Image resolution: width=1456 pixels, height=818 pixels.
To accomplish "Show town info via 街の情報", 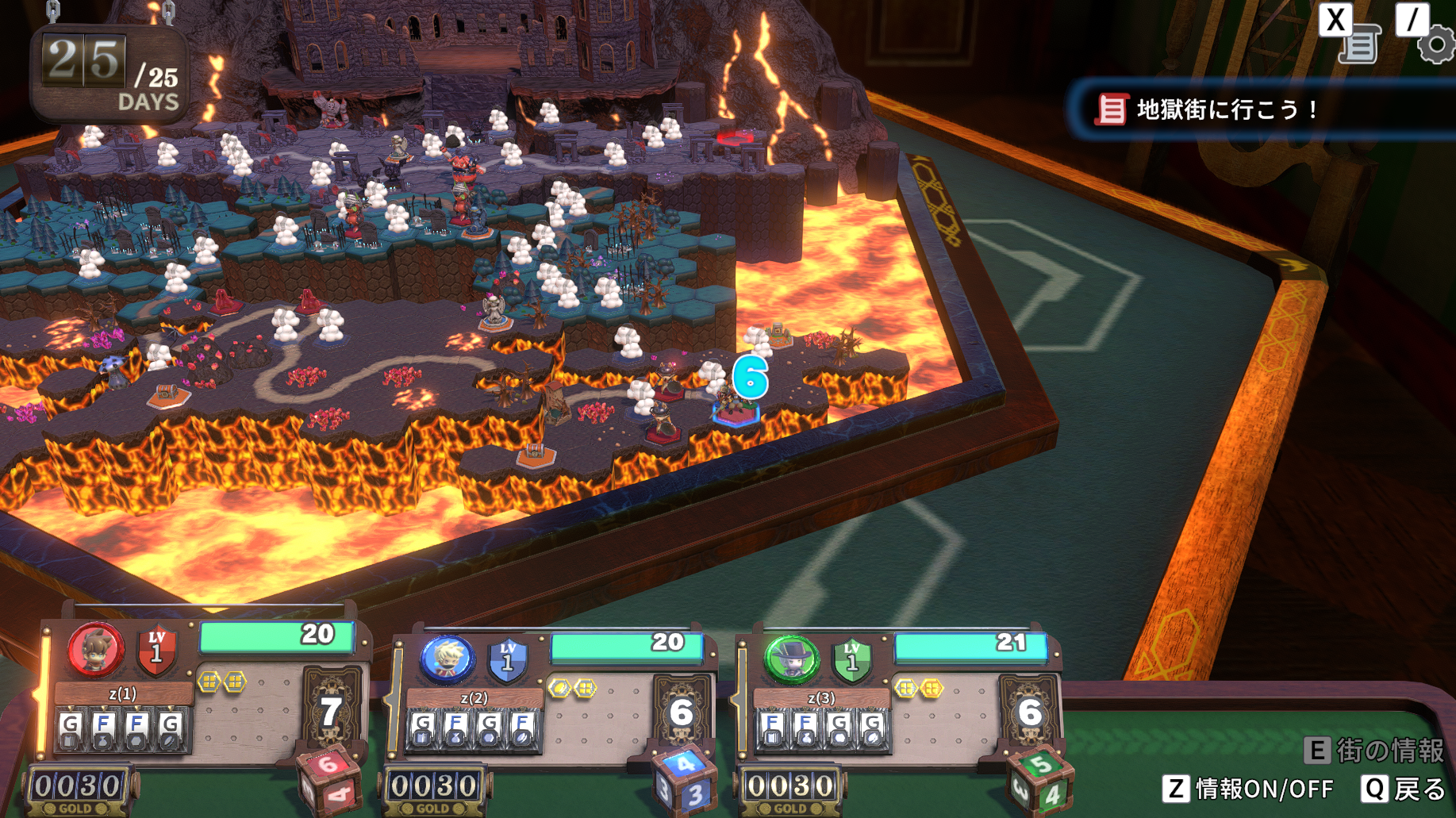I will (x=1375, y=750).
